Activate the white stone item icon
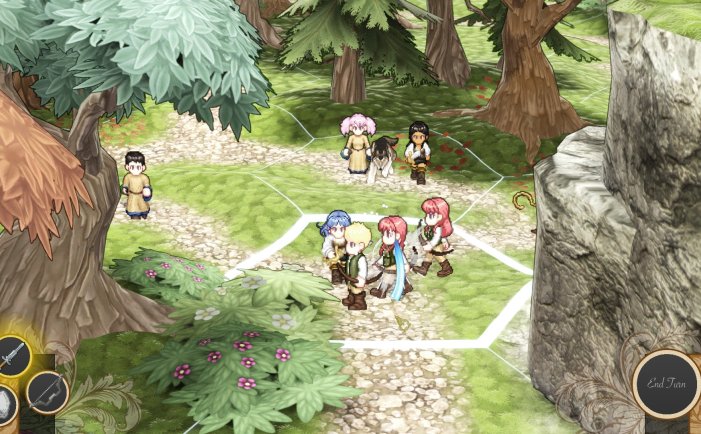701x434 pixels. [x=5, y=406]
